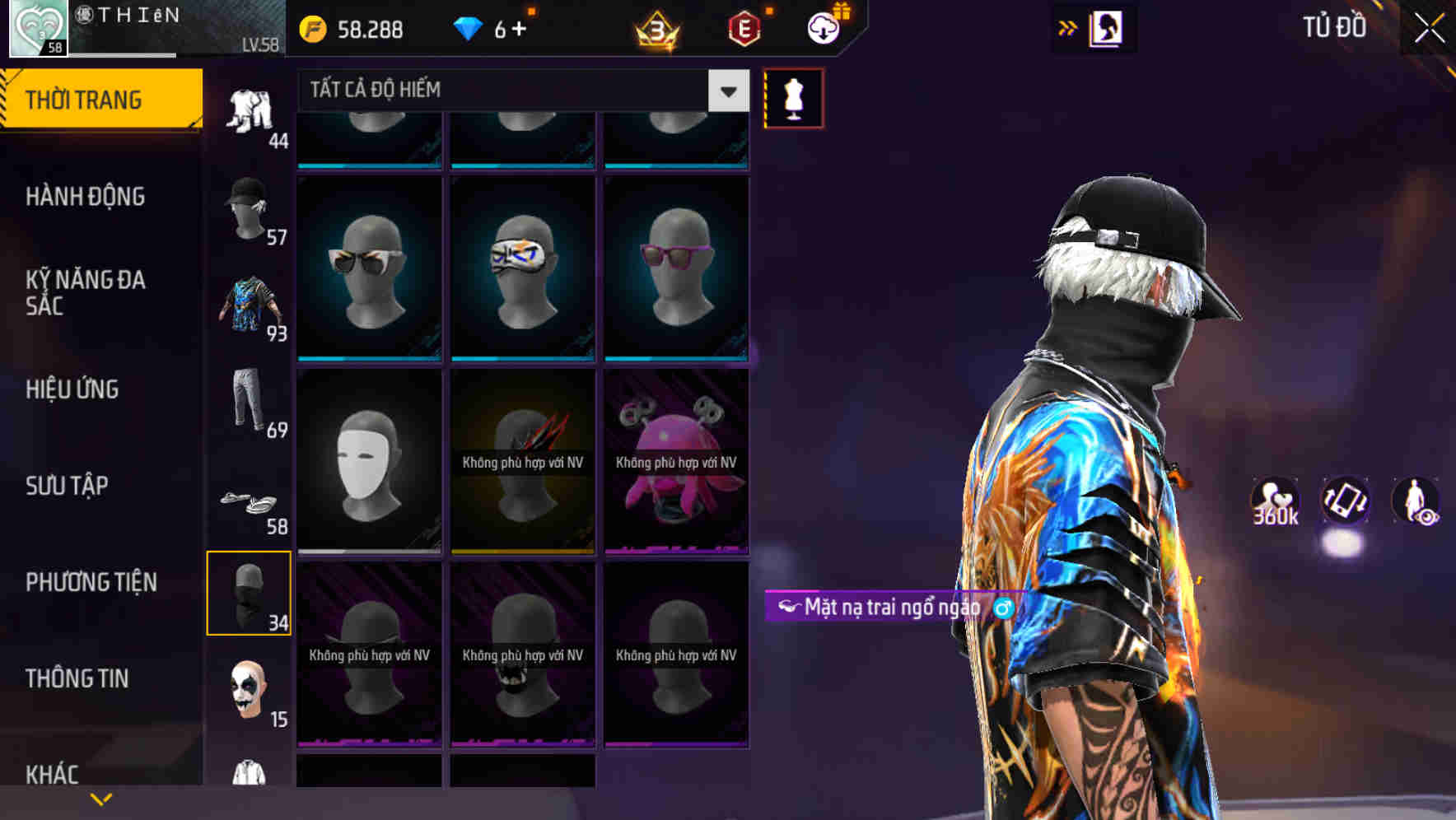Click the mannequin outfit preview toggle
The image size is (1456, 820).
[794, 97]
